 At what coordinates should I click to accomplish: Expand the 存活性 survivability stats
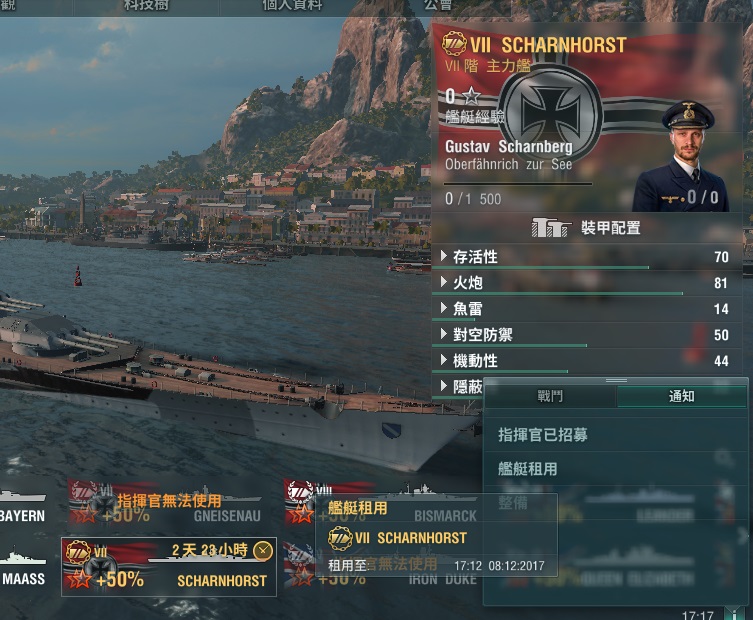point(444,257)
